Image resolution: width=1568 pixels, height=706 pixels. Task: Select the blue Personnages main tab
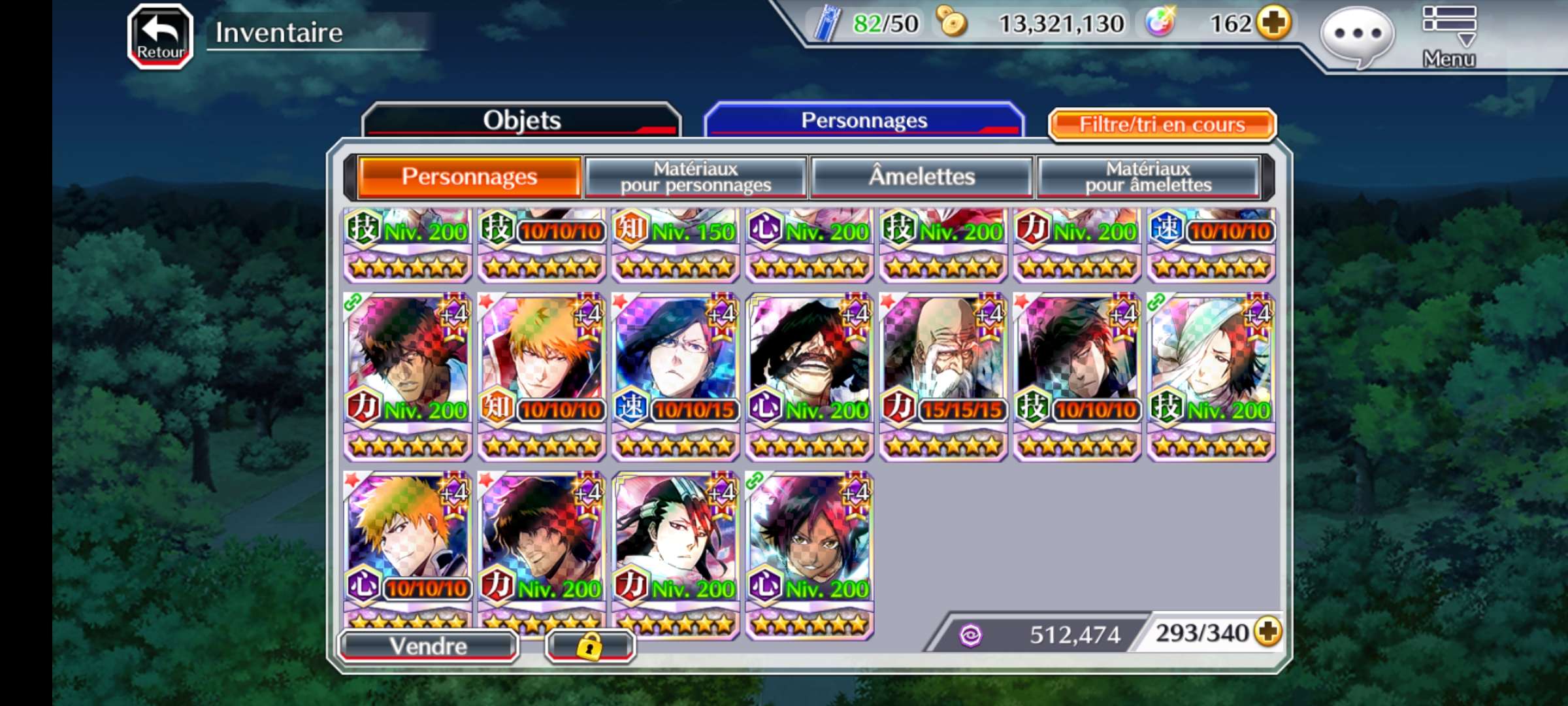point(864,120)
